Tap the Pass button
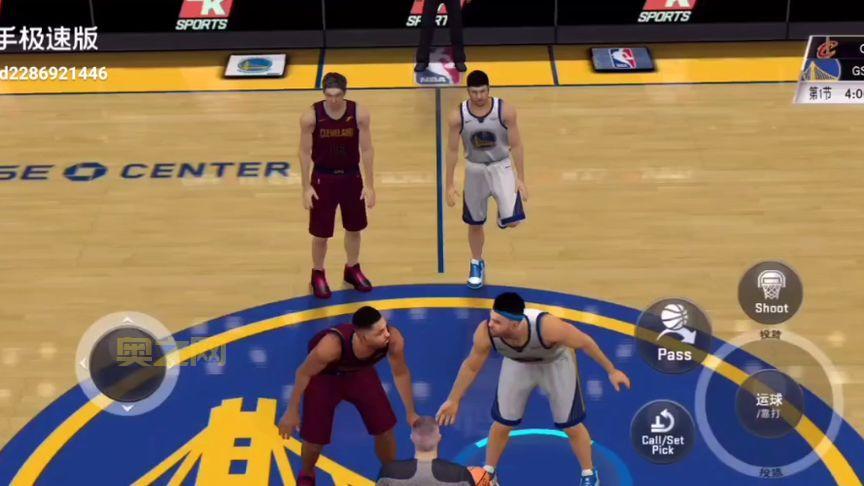 coord(674,335)
